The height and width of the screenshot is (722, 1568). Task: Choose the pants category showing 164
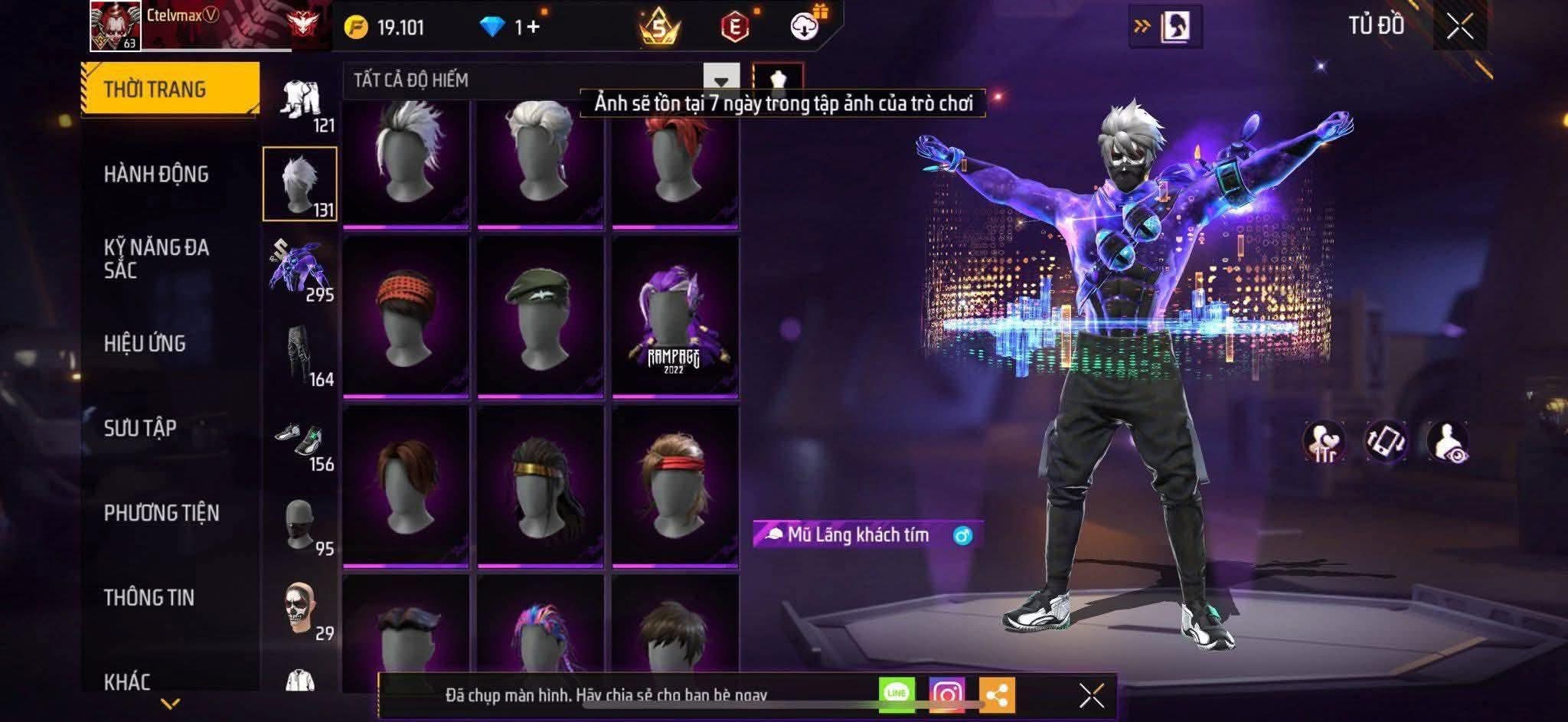tap(300, 355)
